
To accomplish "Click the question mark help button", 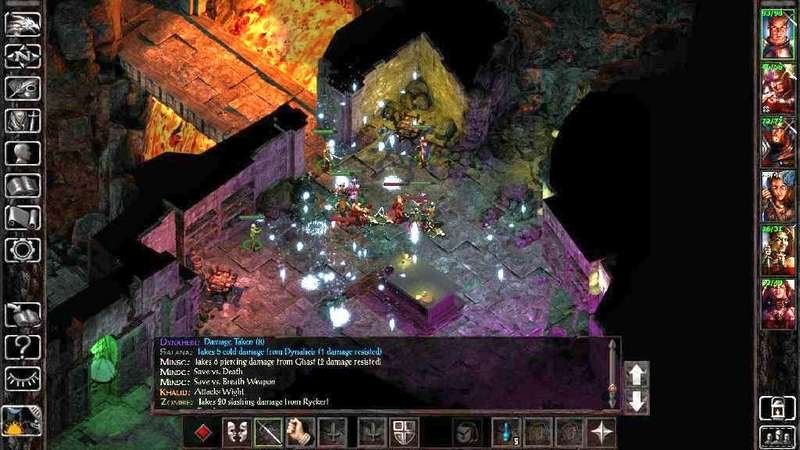I will point(22,347).
